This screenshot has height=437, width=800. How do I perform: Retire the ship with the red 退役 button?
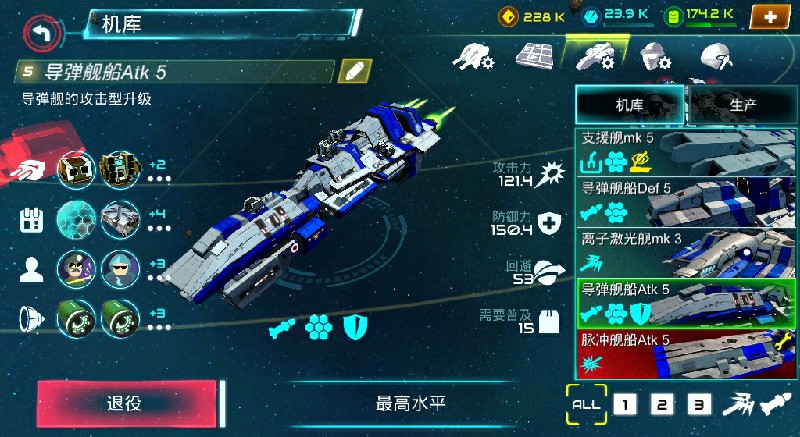tap(126, 403)
